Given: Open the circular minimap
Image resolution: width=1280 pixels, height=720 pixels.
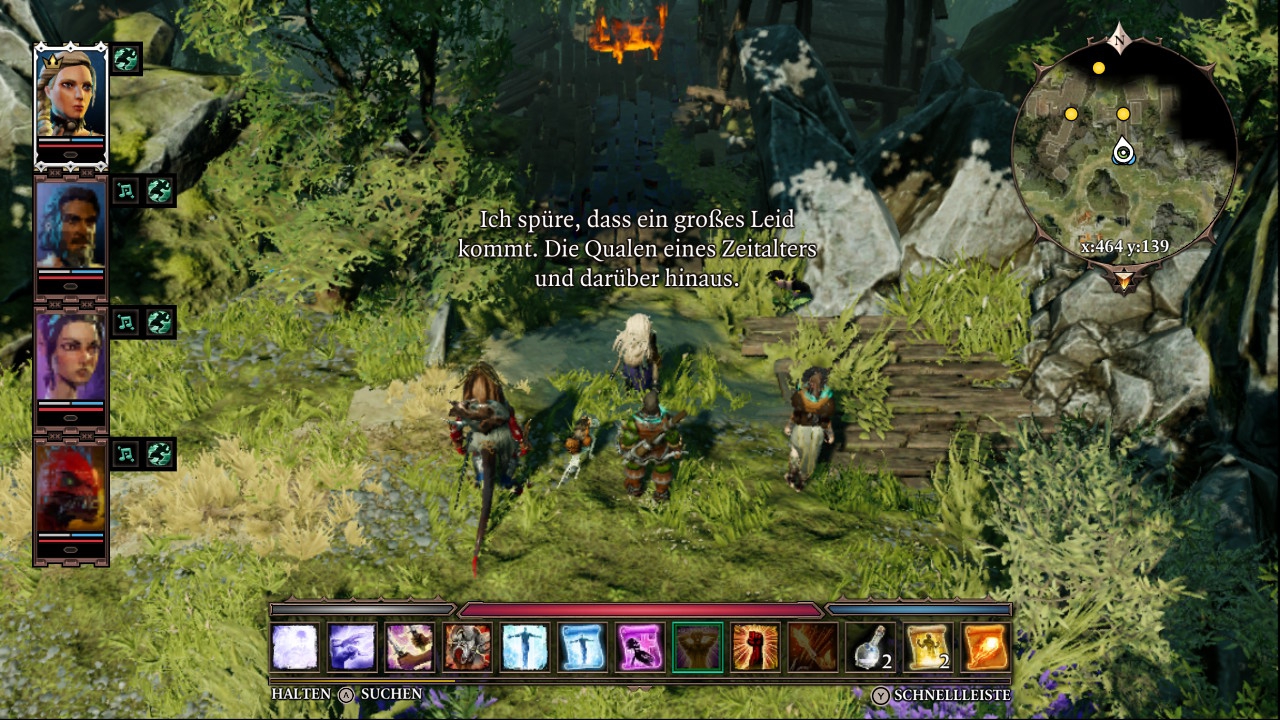Looking at the screenshot, I should tap(1124, 152).
